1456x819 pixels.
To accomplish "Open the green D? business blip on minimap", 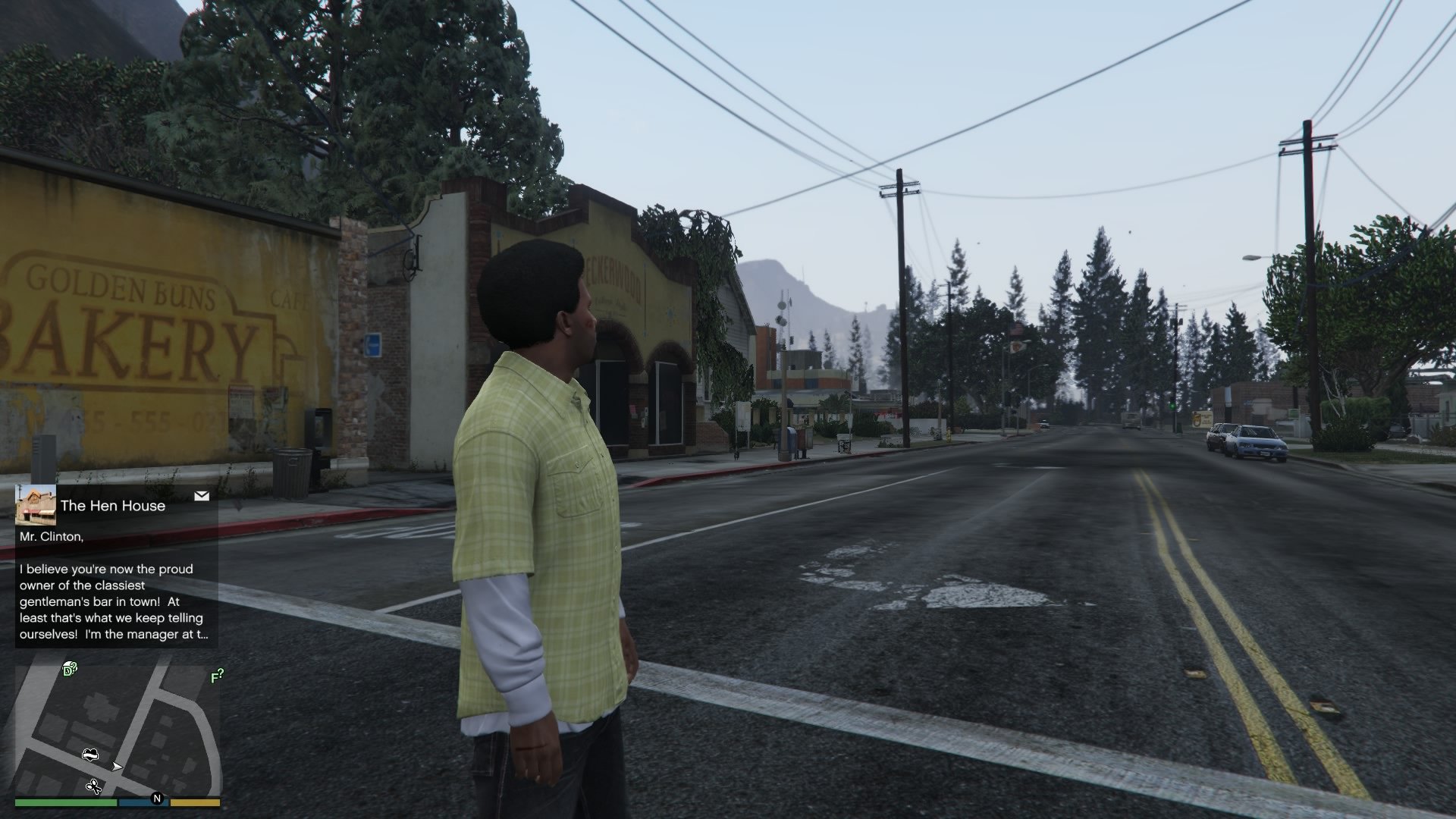I will pyautogui.click(x=70, y=669).
